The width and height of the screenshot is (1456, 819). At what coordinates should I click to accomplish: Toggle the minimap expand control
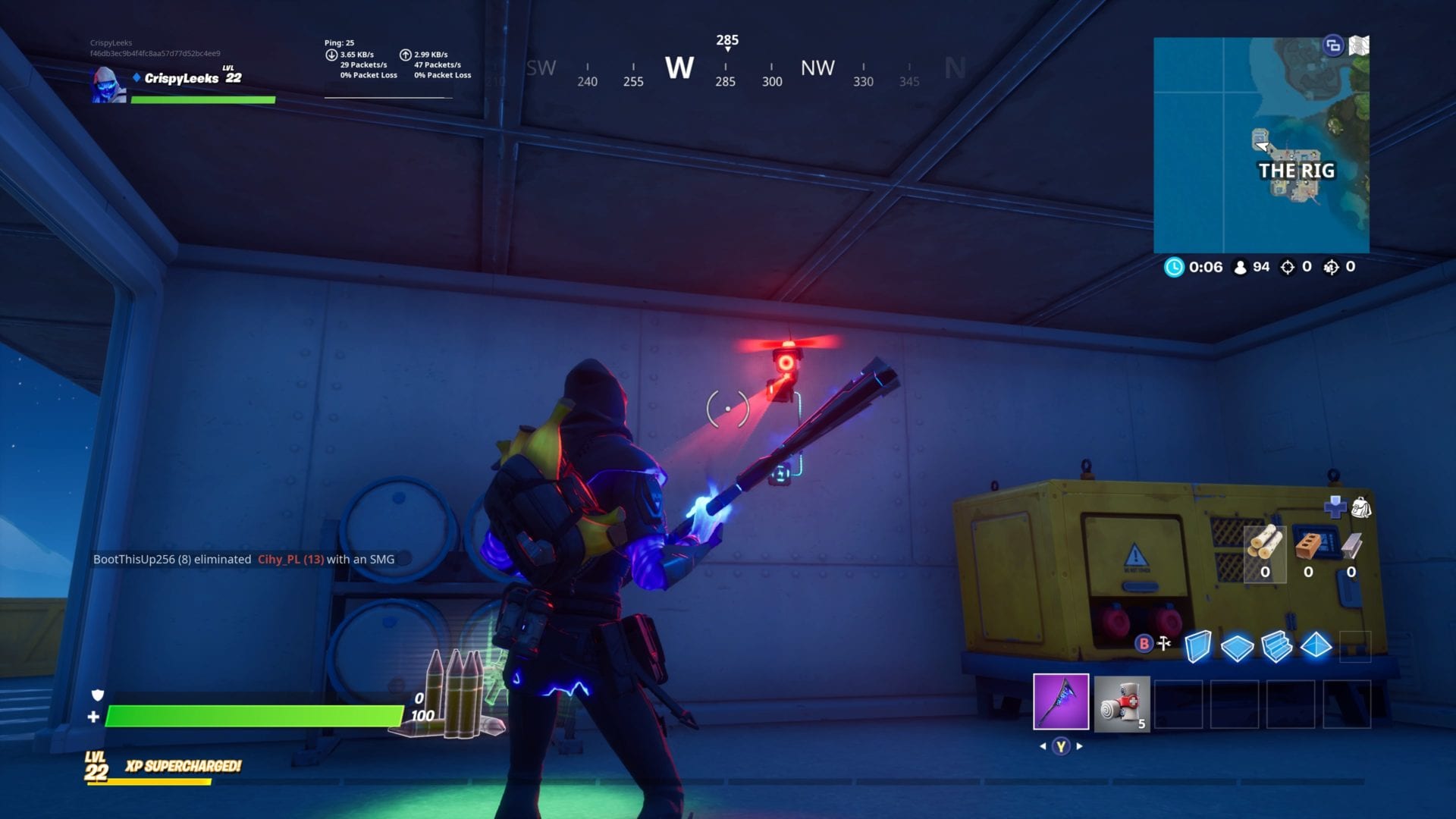1332,45
